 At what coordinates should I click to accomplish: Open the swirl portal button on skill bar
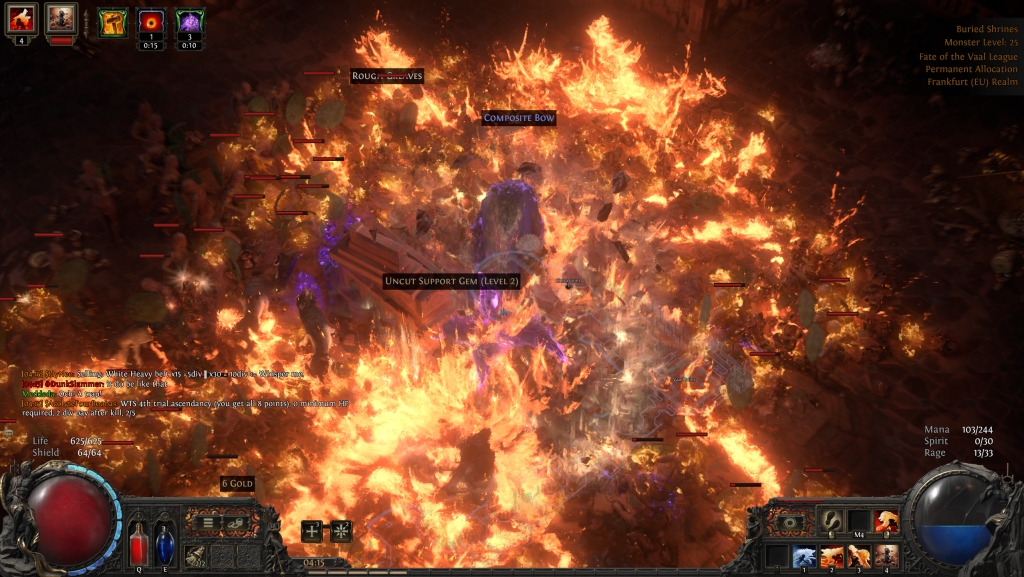point(789,520)
